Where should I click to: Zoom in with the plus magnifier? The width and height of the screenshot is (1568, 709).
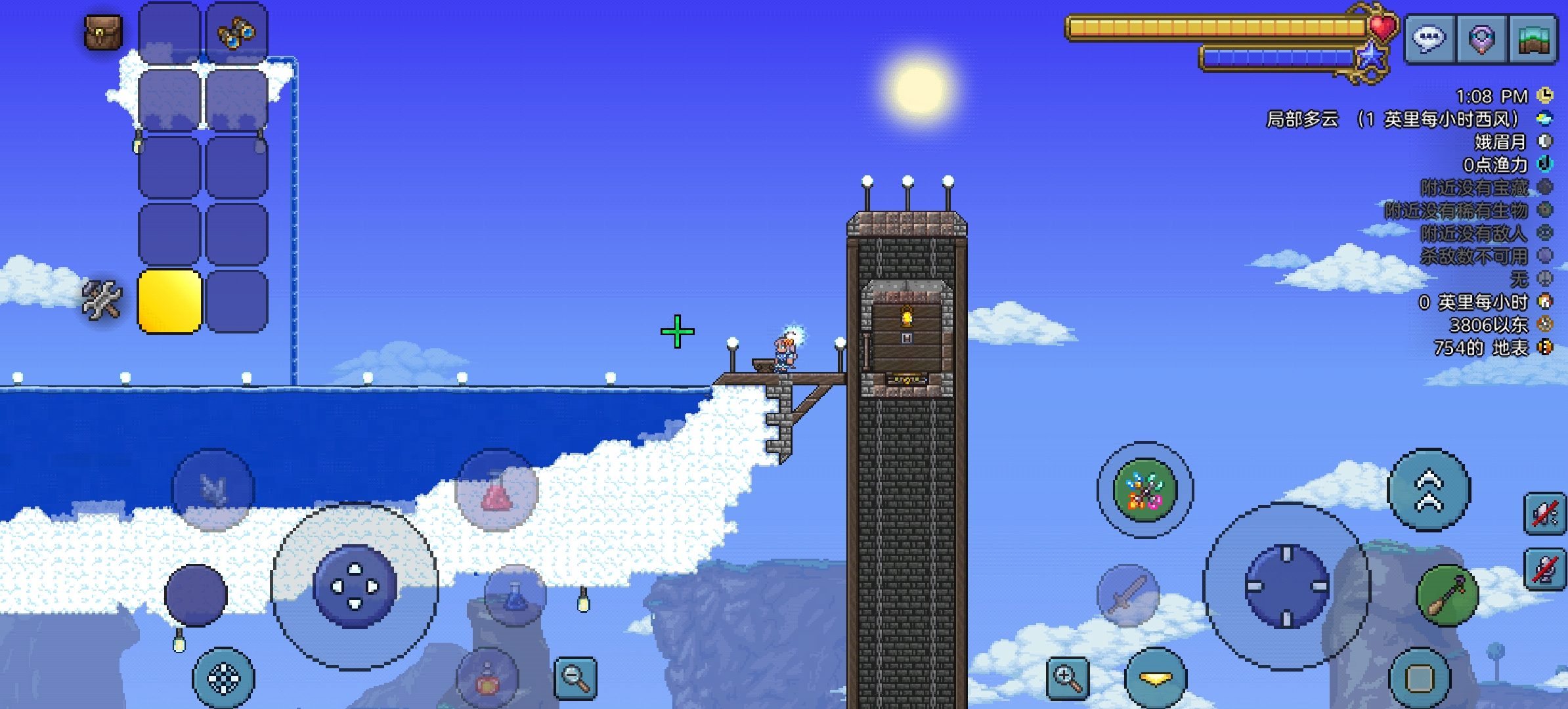click(1067, 677)
